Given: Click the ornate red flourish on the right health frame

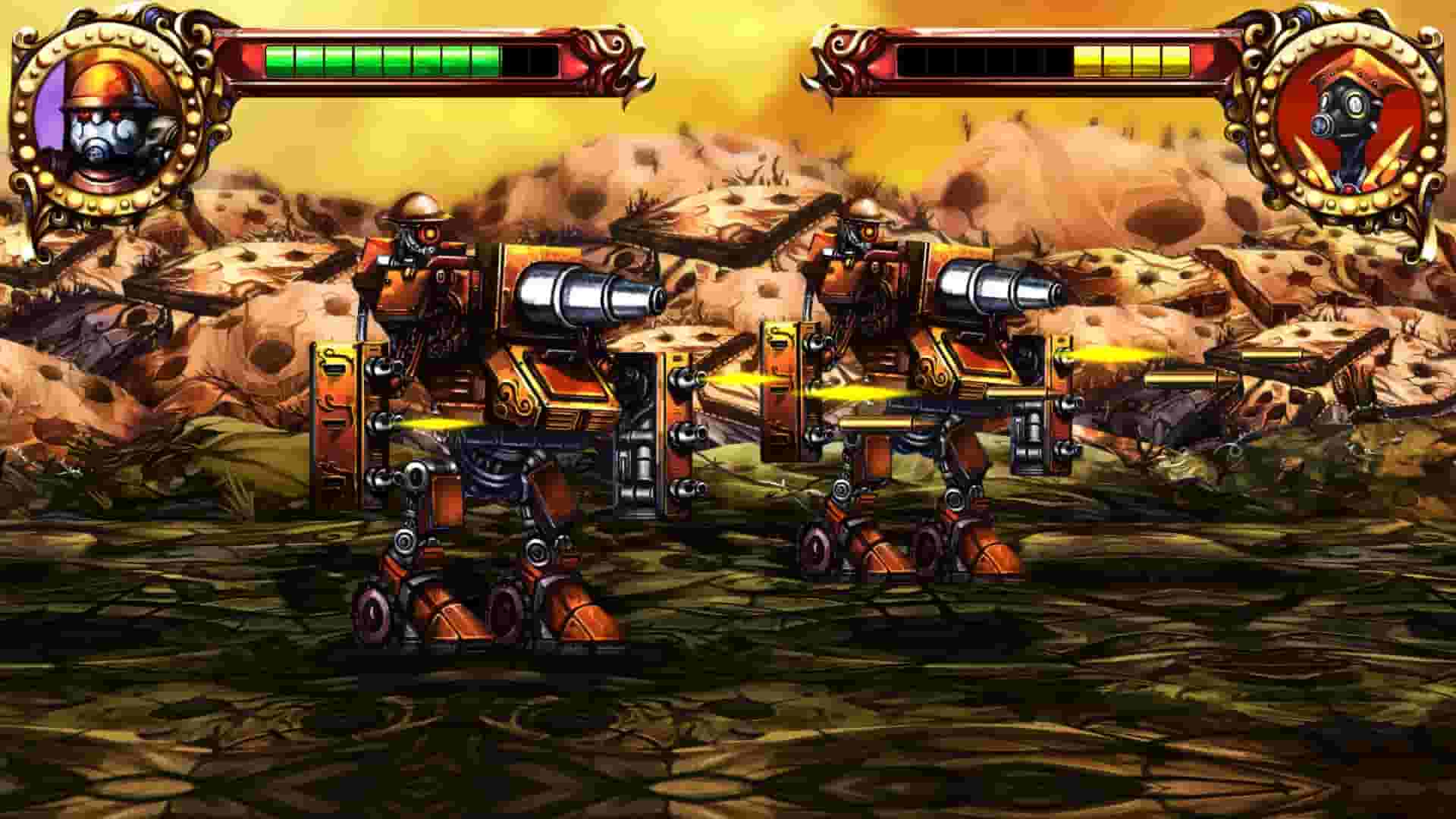Looking at the screenshot, I should (x=842, y=53).
